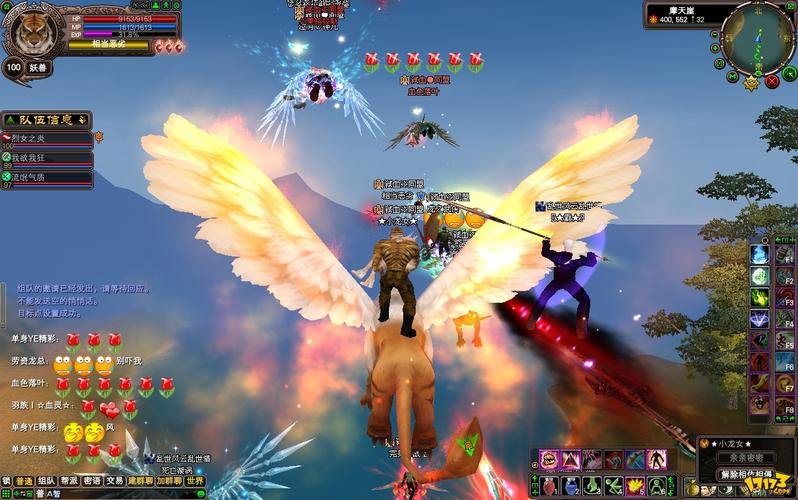This screenshot has width=798, height=500.
Task: Click the 解除相依相偎 button
Action: (743, 474)
